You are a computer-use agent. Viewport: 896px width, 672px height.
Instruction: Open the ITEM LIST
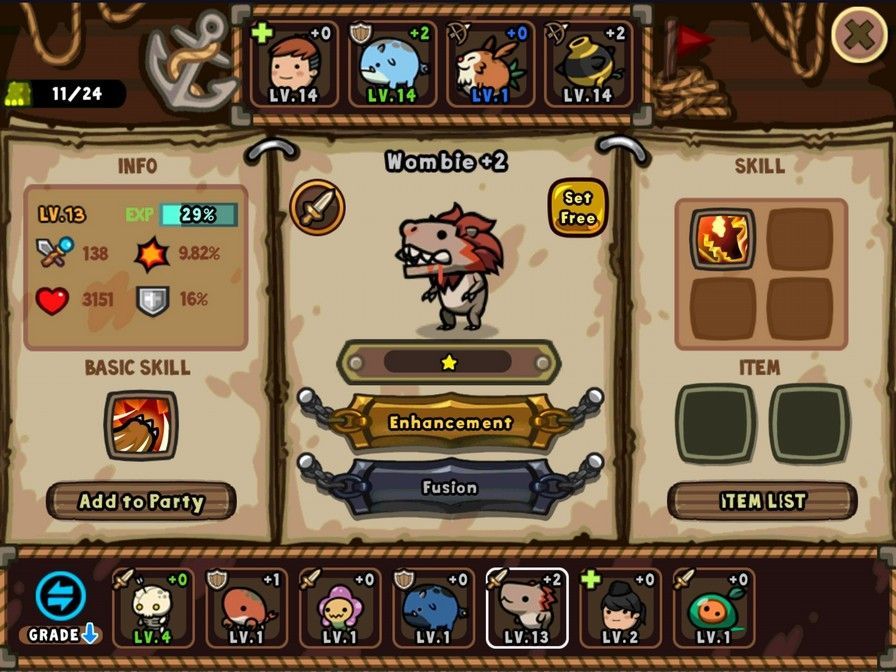762,501
